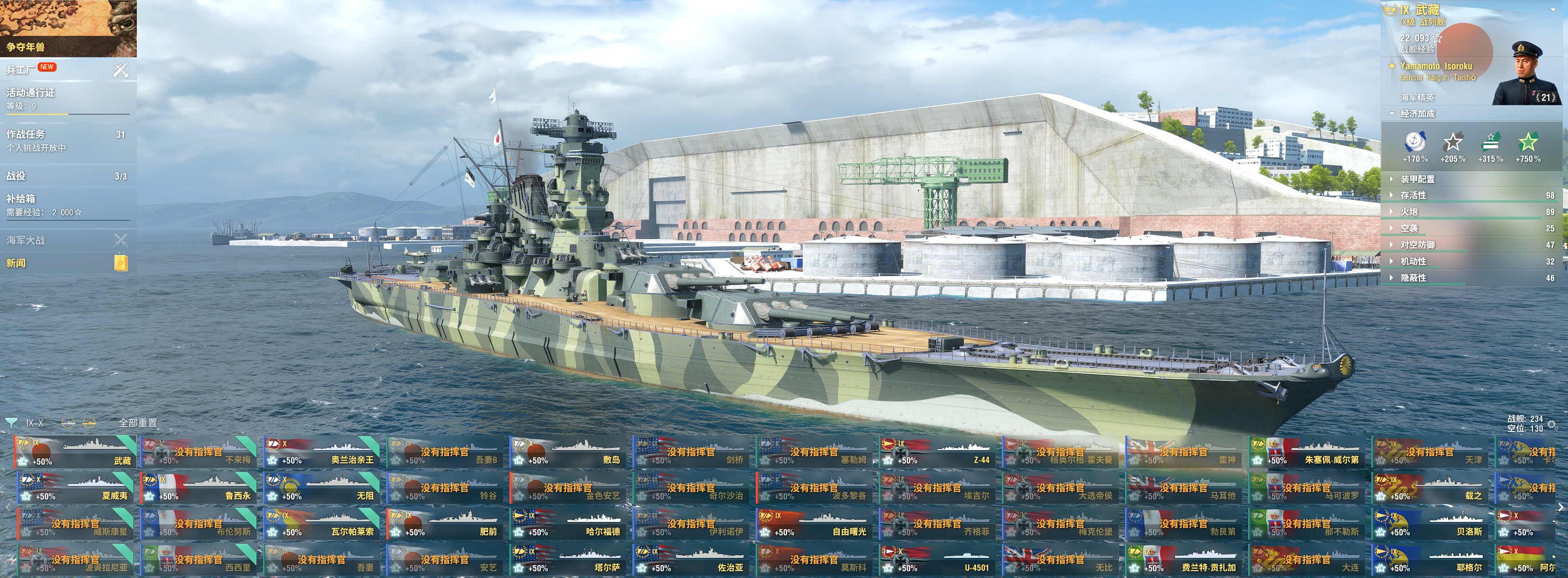Expand the 火炮 artillery stats row

point(1409,212)
